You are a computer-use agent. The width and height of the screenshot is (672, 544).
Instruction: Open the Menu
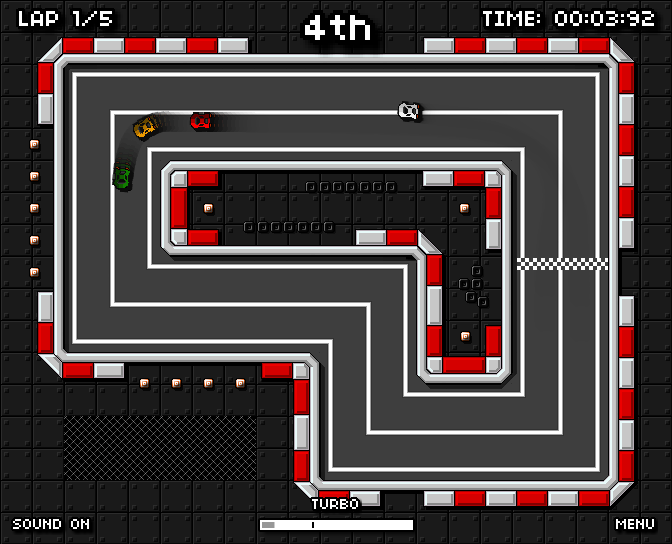[635, 524]
